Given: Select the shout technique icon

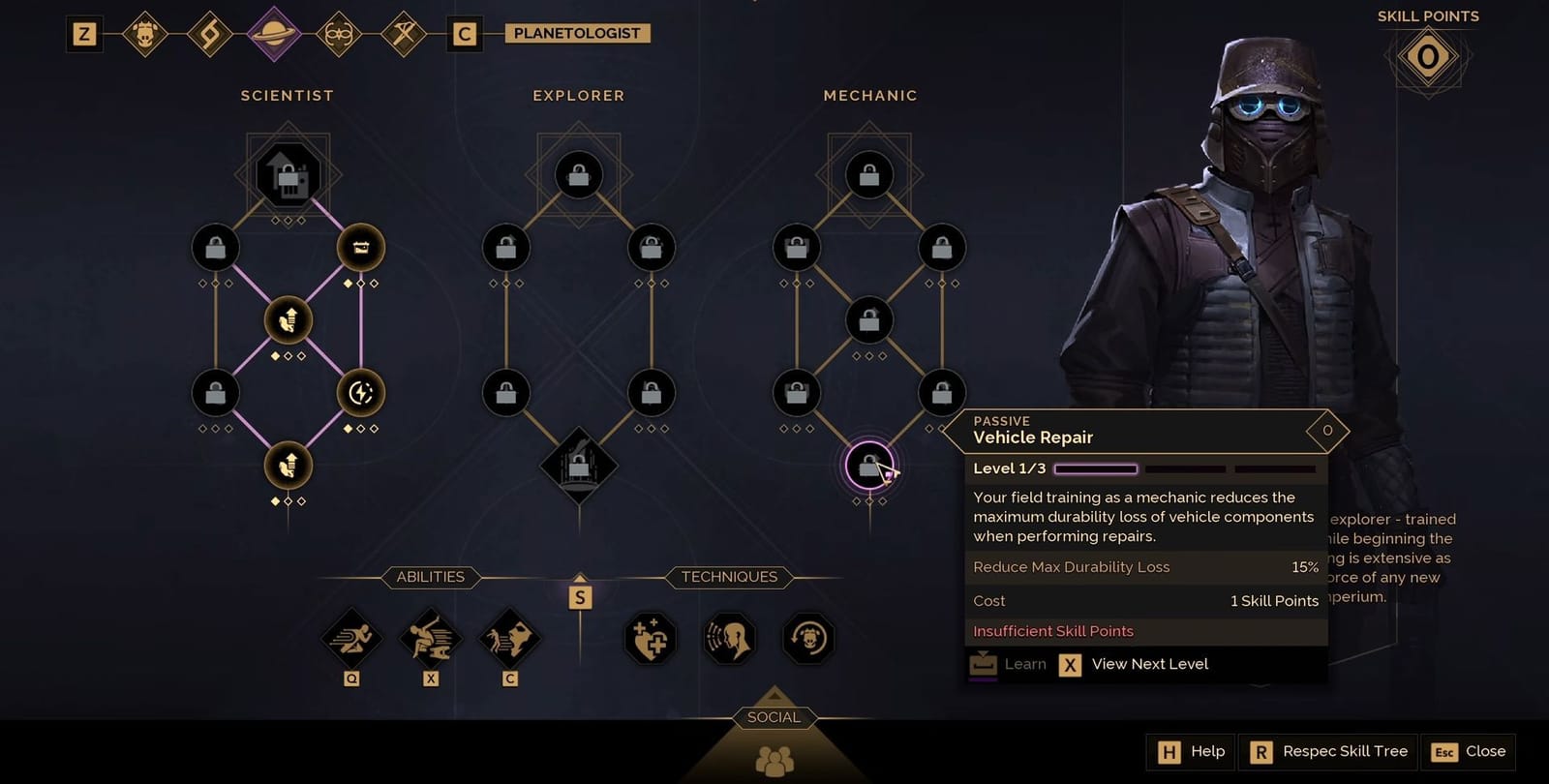Looking at the screenshot, I should (729, 639).
